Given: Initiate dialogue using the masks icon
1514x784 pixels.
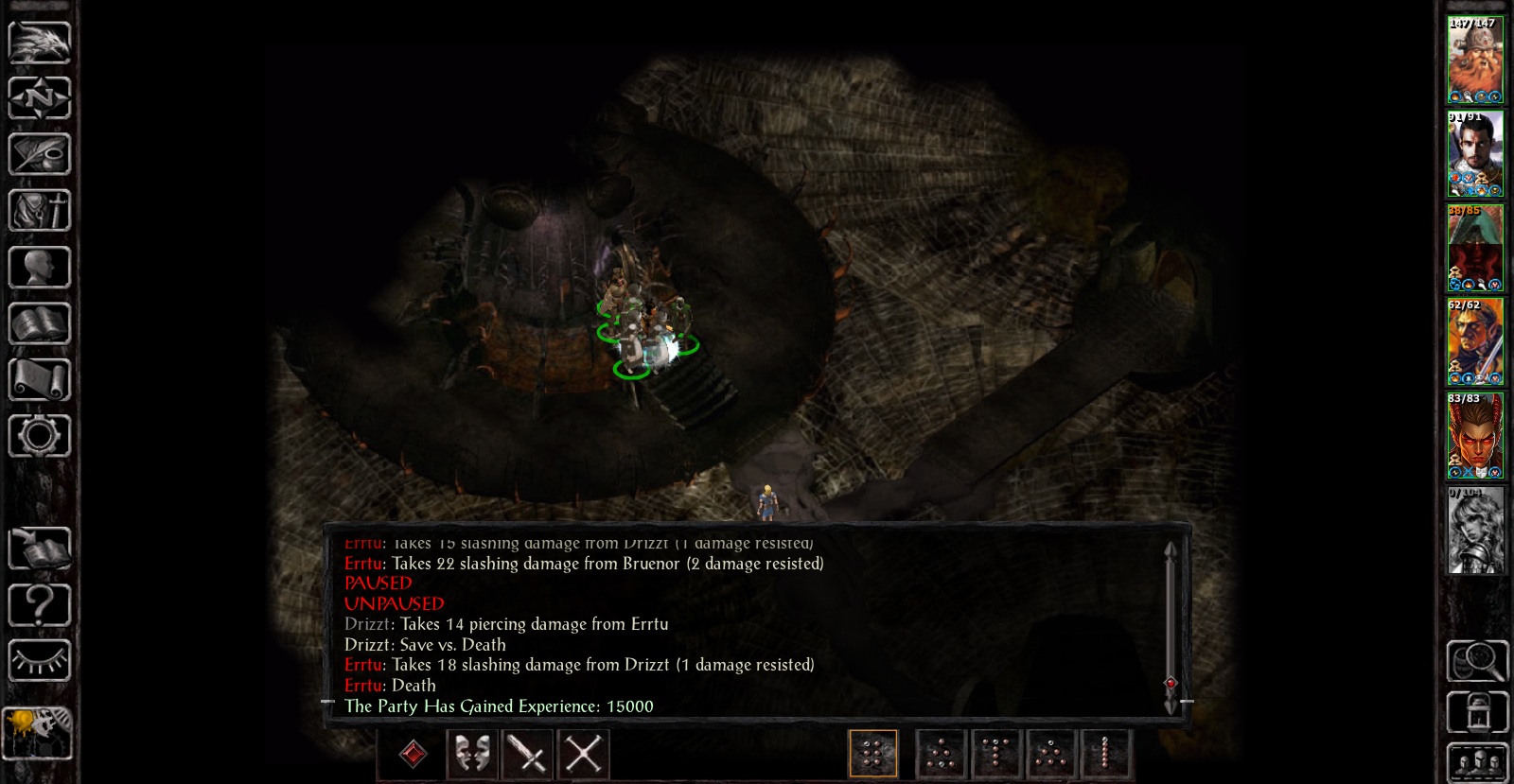Looking at the screenshot, I should click(x=470, y=754).
